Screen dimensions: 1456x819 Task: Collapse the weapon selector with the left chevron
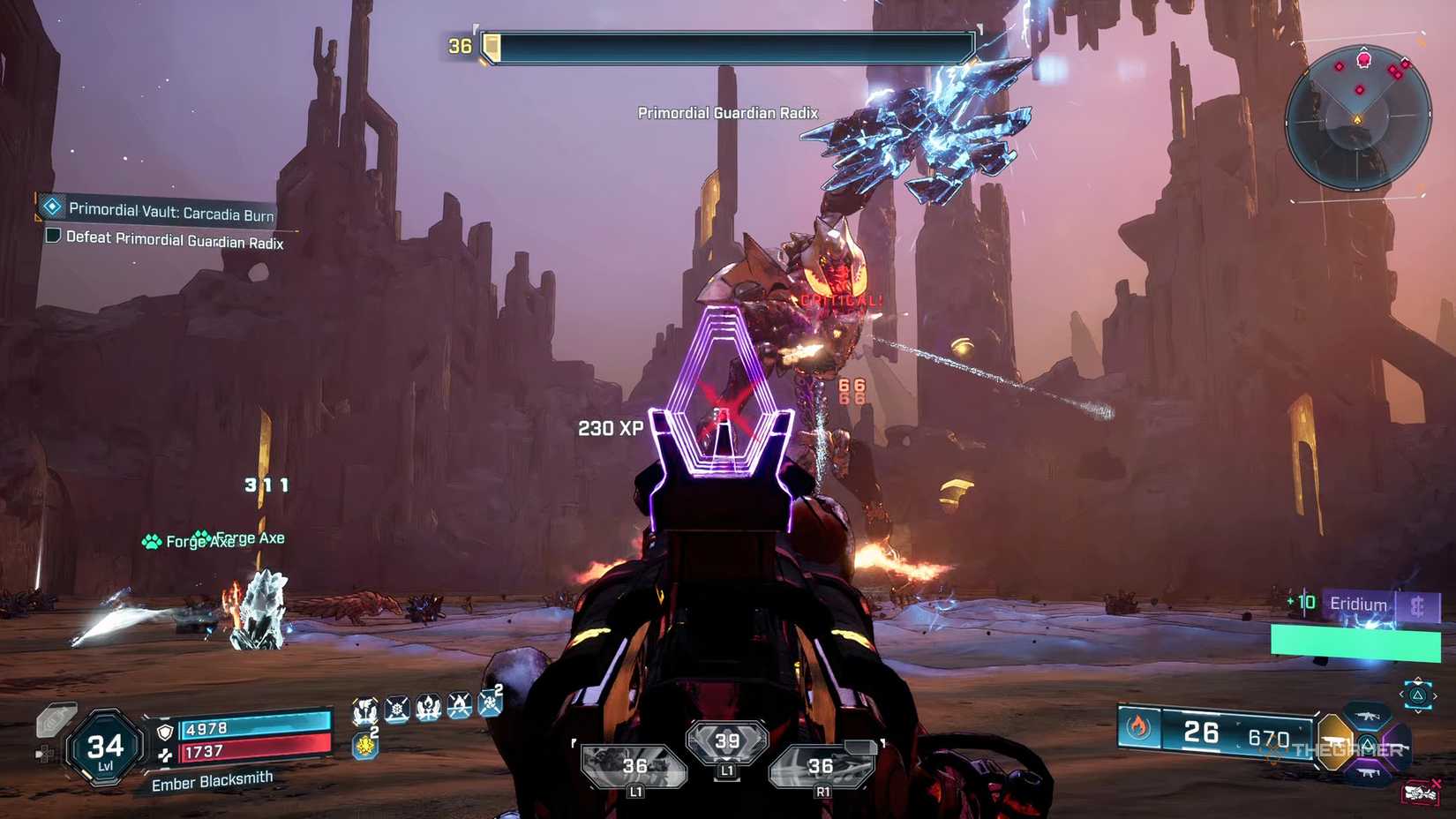(1402, 695)
